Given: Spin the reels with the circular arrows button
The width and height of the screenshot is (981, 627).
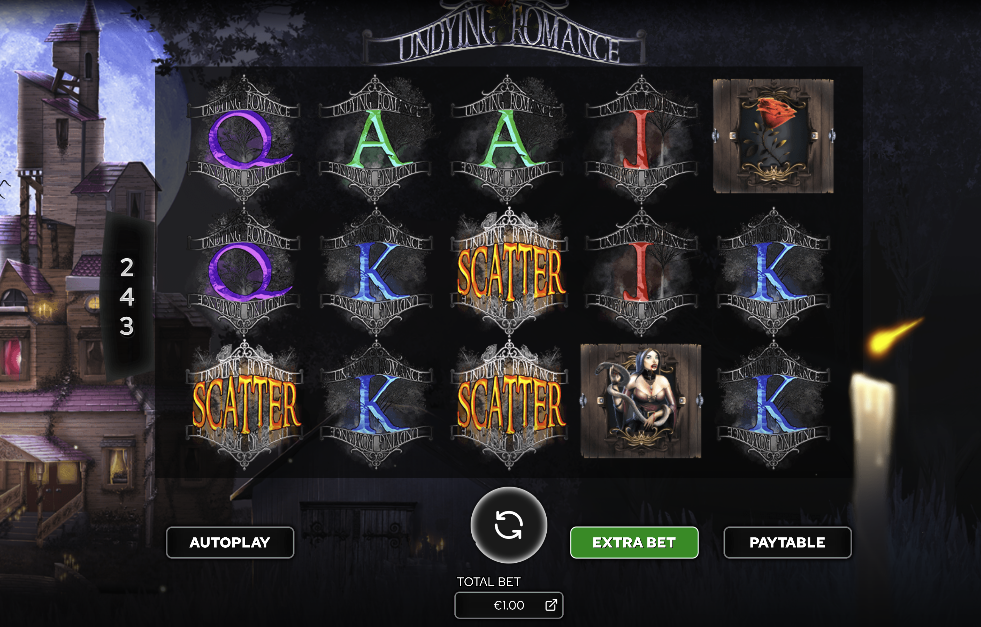Looking at the screenshot, I should (x=509, y=525).
